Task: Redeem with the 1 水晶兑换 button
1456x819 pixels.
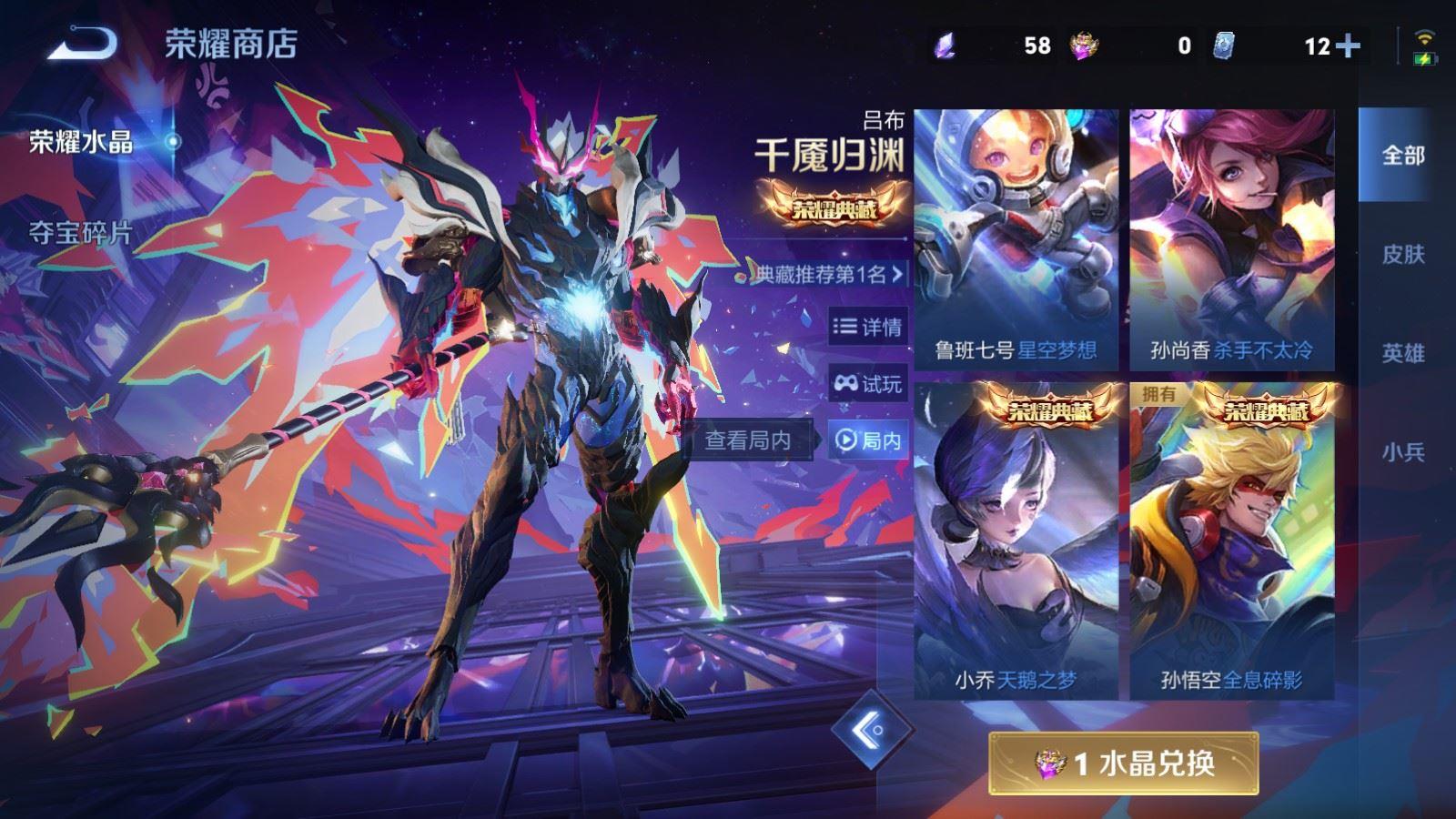Action: [x=1124, y=763]
